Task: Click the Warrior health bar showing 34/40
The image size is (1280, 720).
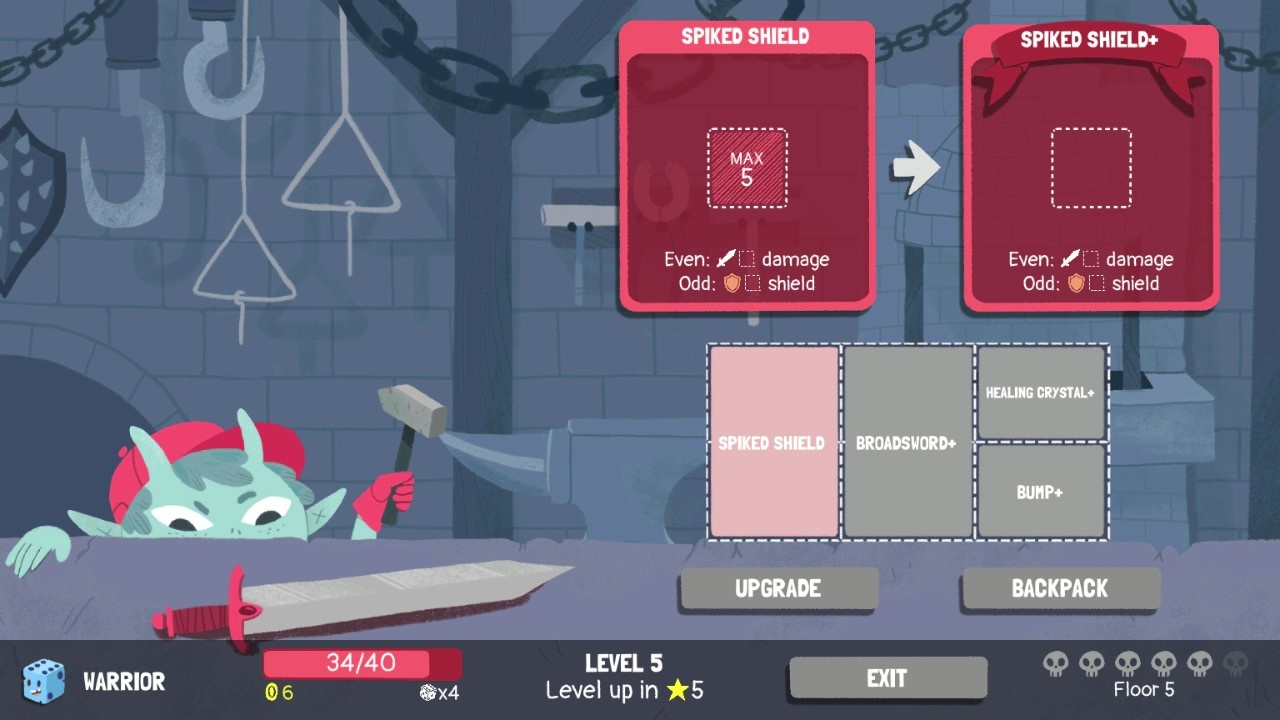Action: pos(362,663)
